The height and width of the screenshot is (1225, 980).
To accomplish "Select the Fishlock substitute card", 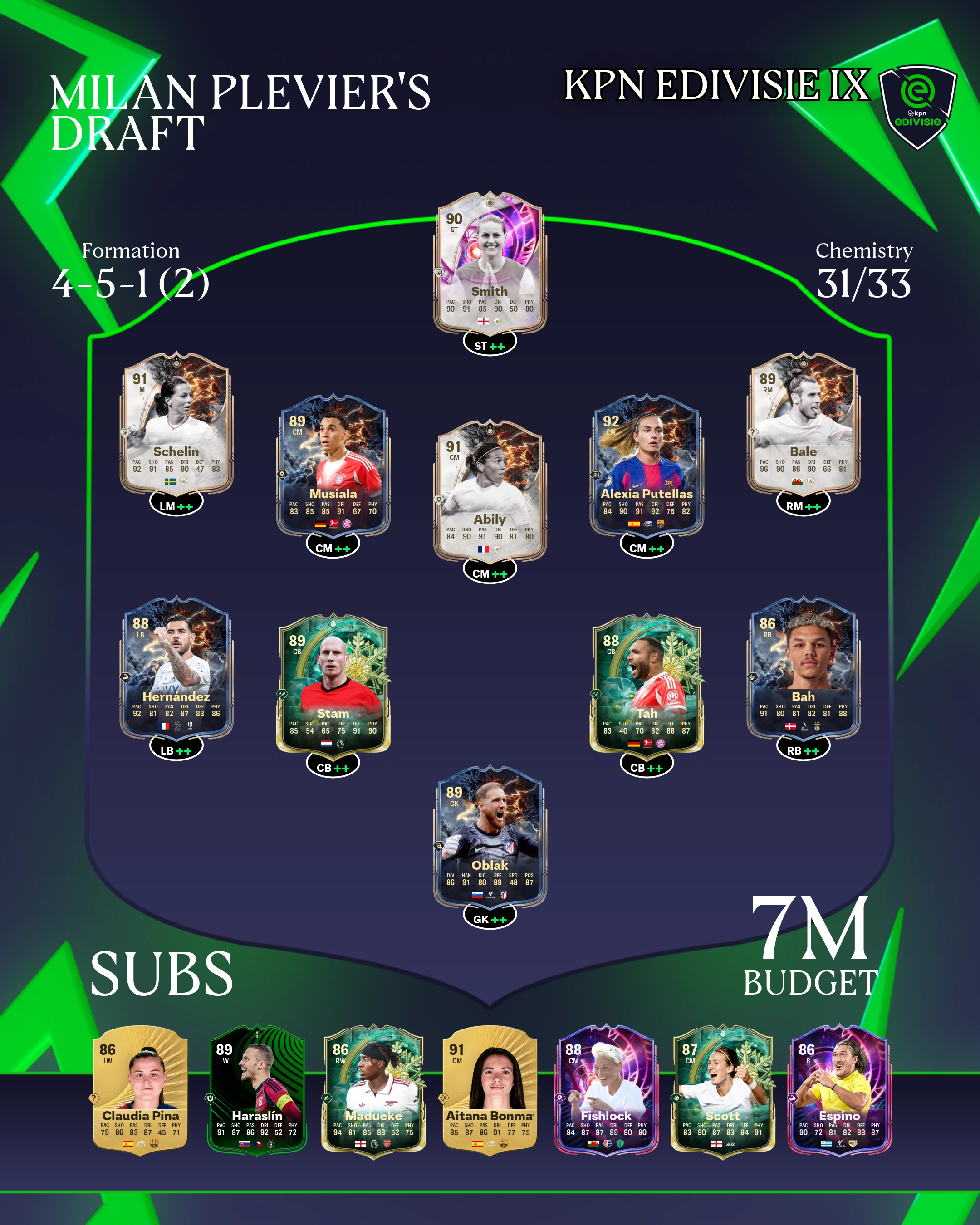I will click(x=606, y=1090).
